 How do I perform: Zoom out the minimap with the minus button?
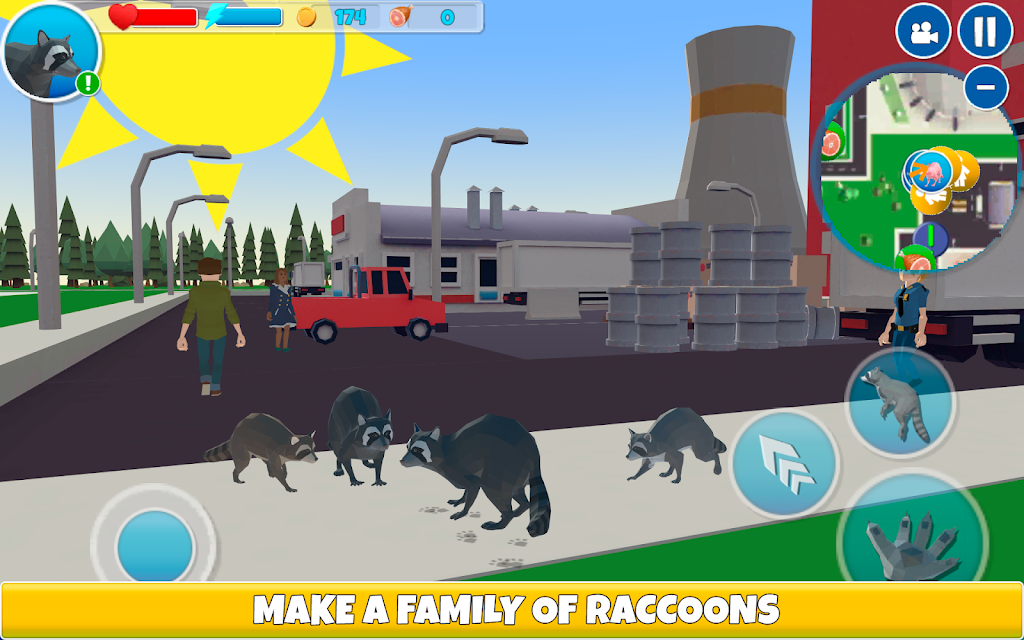tap(985, 88)
